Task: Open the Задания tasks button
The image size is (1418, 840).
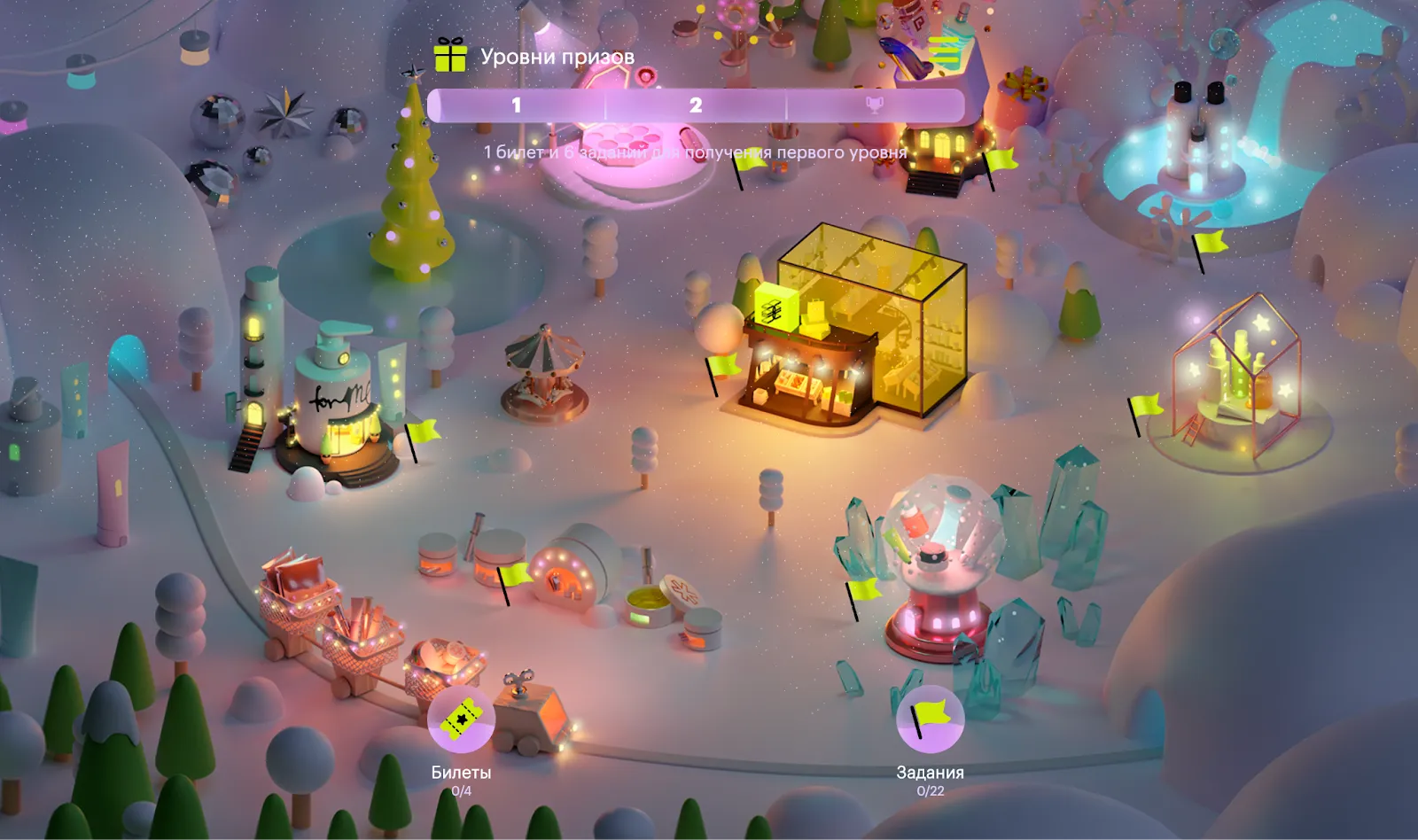Action: [930, 719]
